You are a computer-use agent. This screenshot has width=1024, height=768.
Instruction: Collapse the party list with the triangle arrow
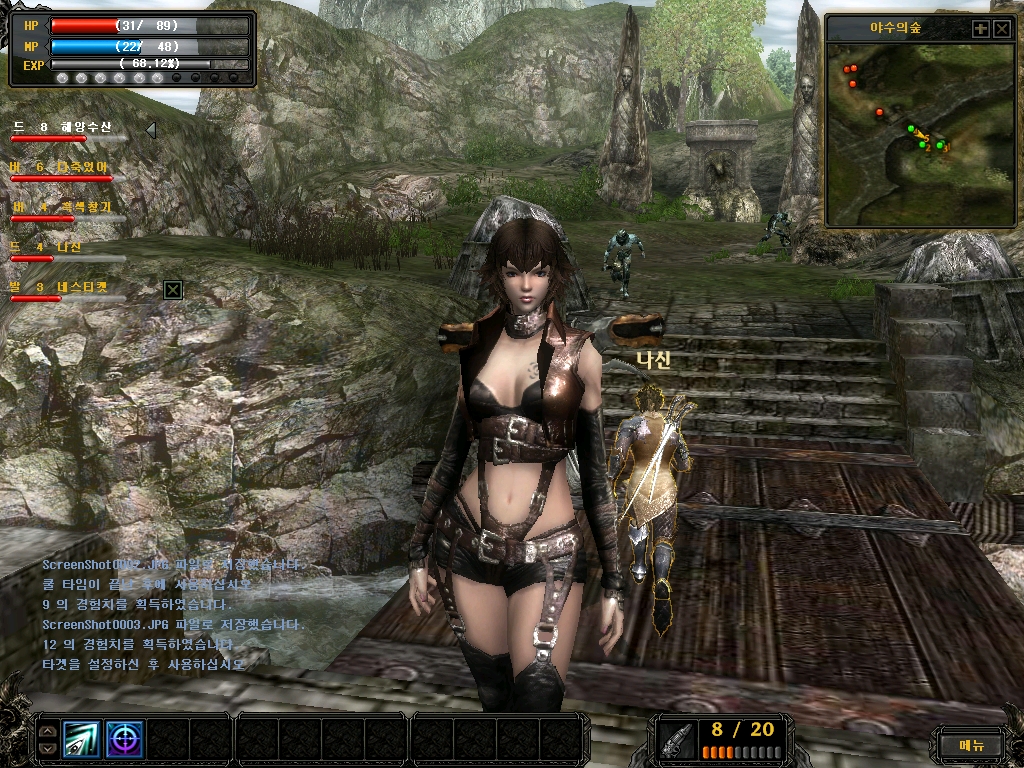click(150, 129)
